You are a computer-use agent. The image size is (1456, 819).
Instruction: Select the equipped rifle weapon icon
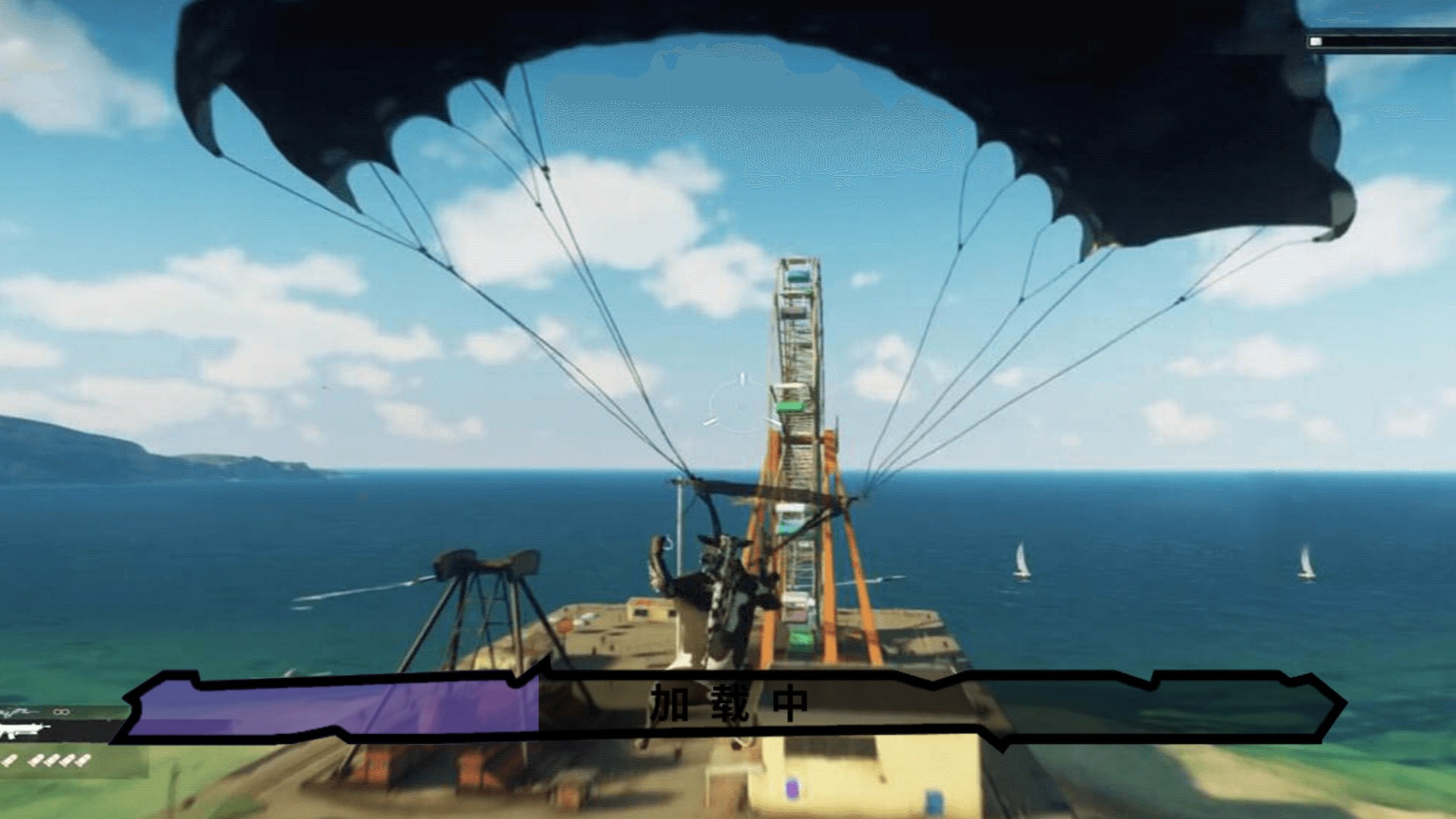23,733
